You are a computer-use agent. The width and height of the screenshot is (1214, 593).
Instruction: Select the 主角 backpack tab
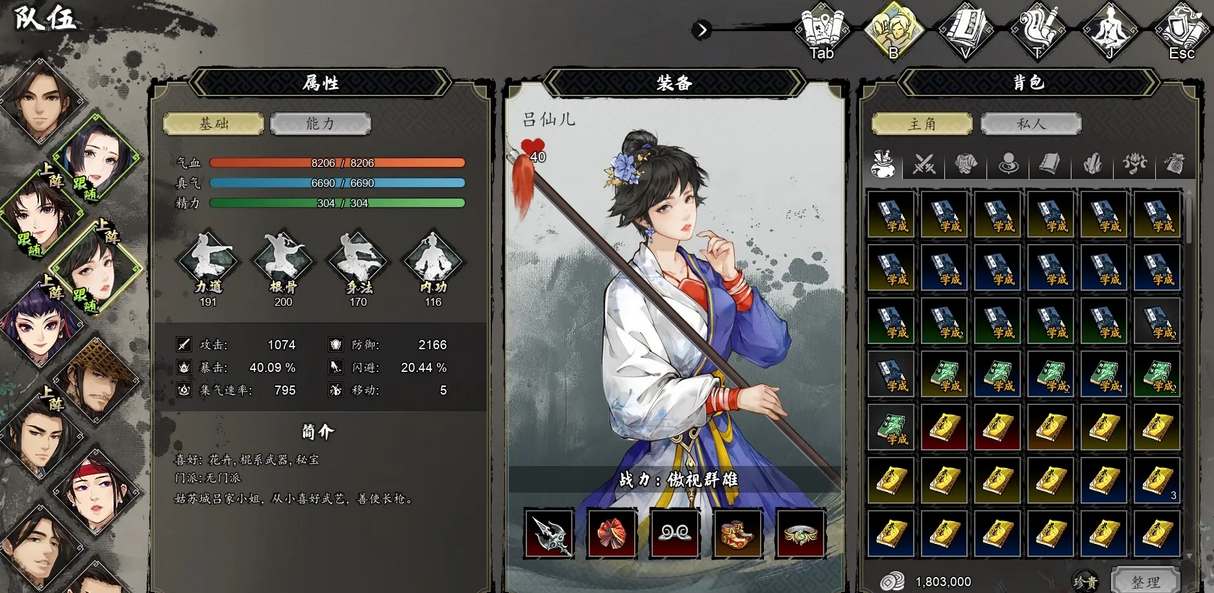[x=921, y=124]
